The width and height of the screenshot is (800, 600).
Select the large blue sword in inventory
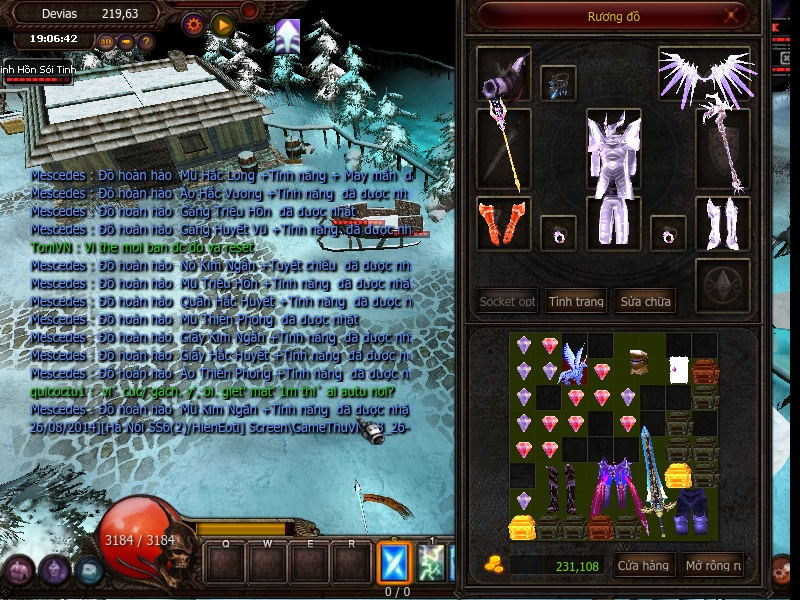(x=652, y=480)
